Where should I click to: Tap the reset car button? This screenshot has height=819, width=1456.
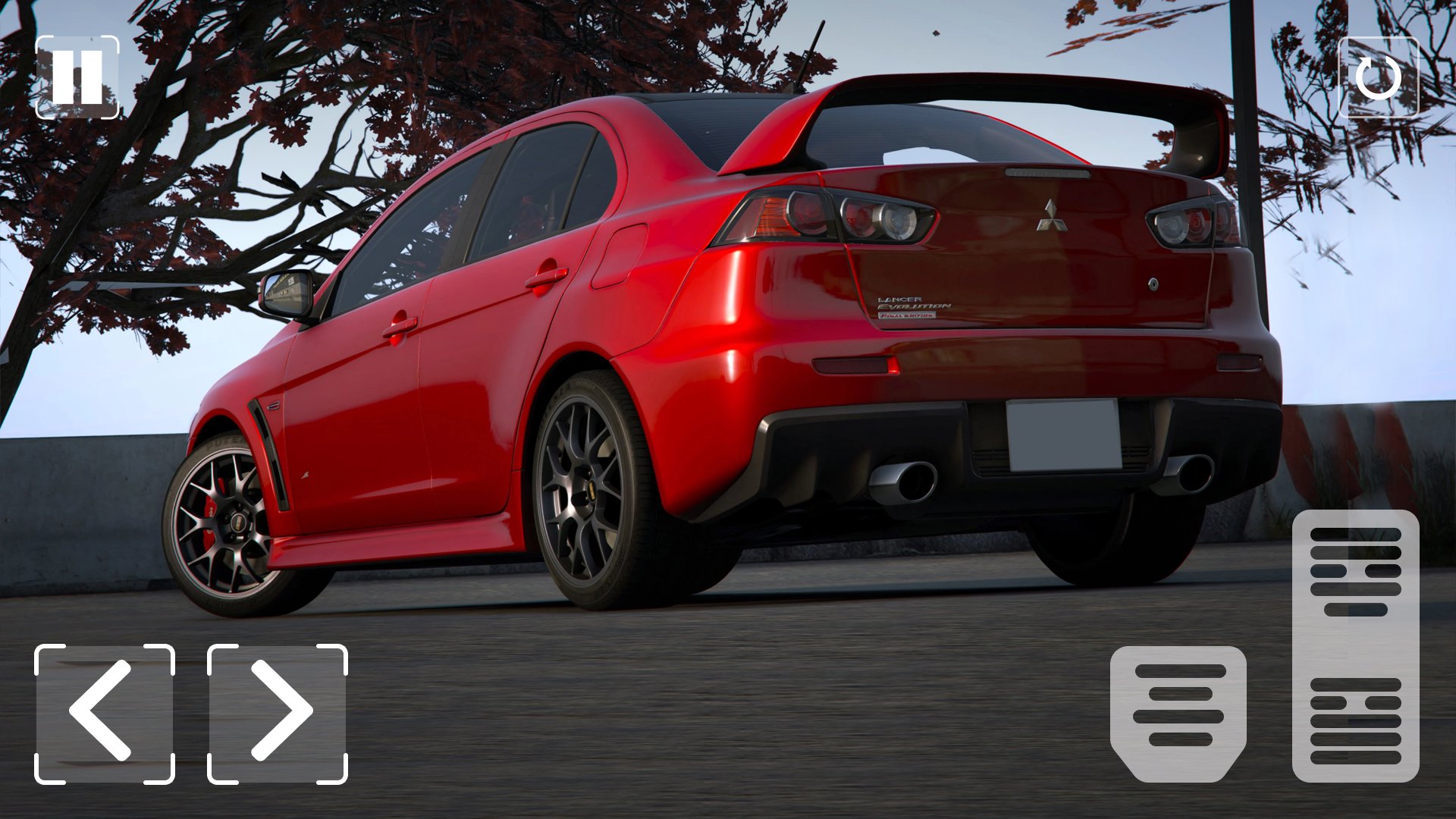[1378, 77]
